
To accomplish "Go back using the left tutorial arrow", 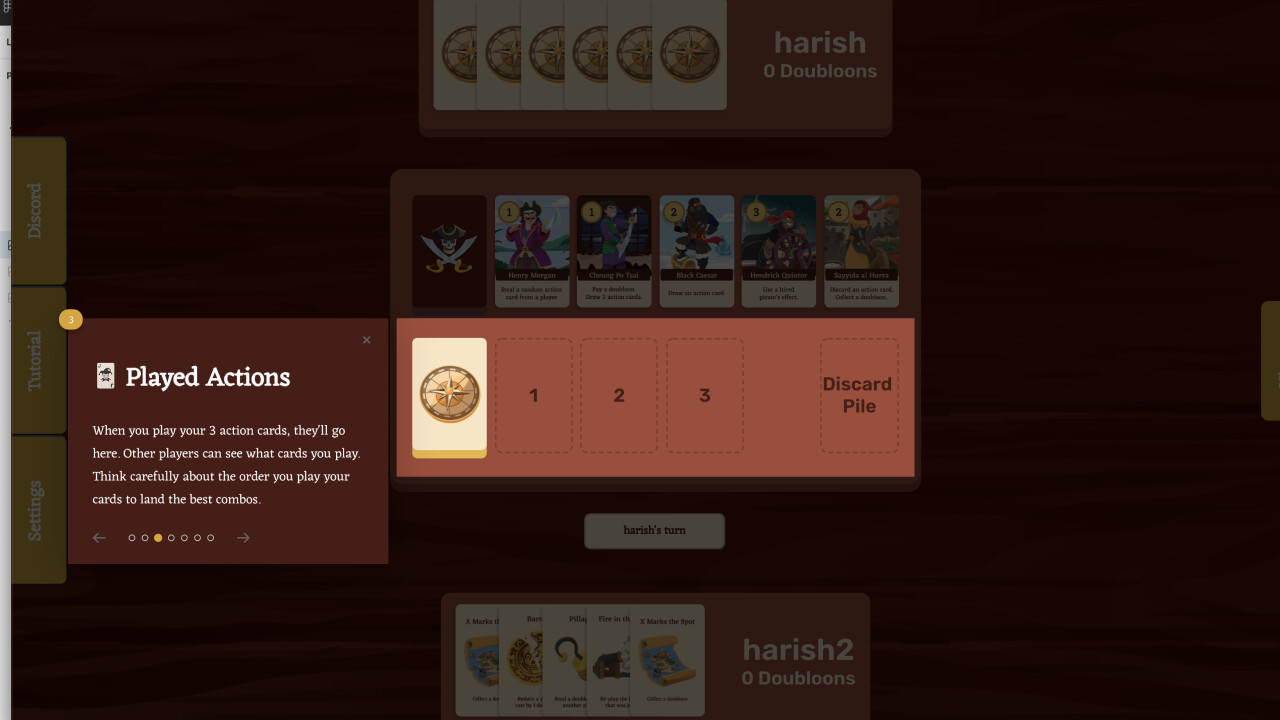I will [x=99, y=537].
